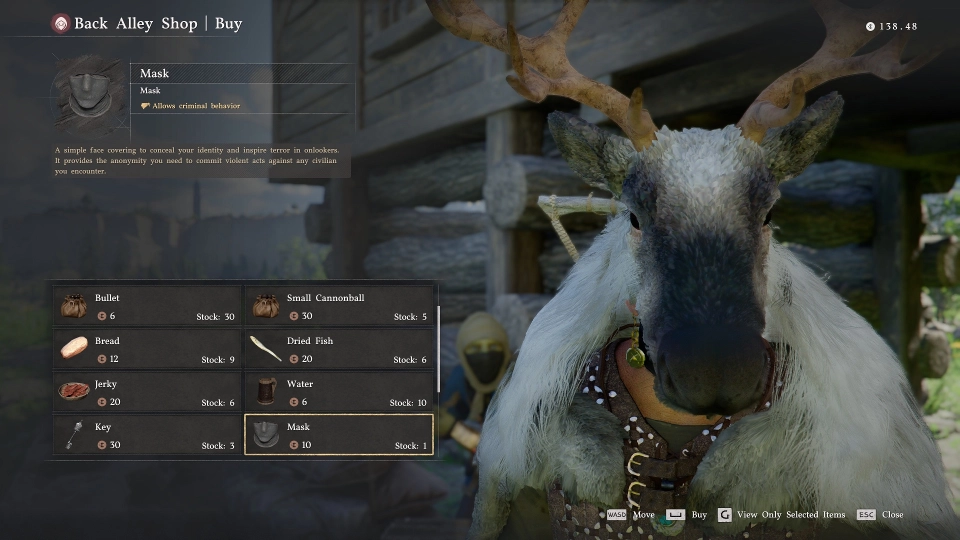Choose Small Cannonball from the shop list
Screen dimensions: 960x540
339,306
